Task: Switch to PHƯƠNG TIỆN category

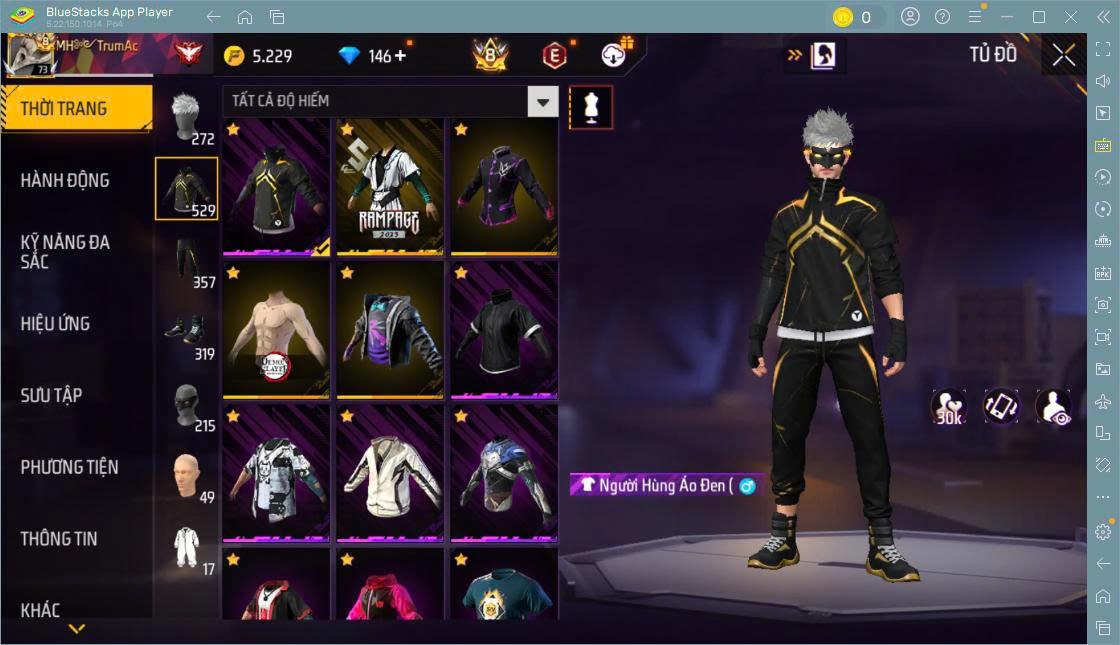Action: [x=69, y=467]
